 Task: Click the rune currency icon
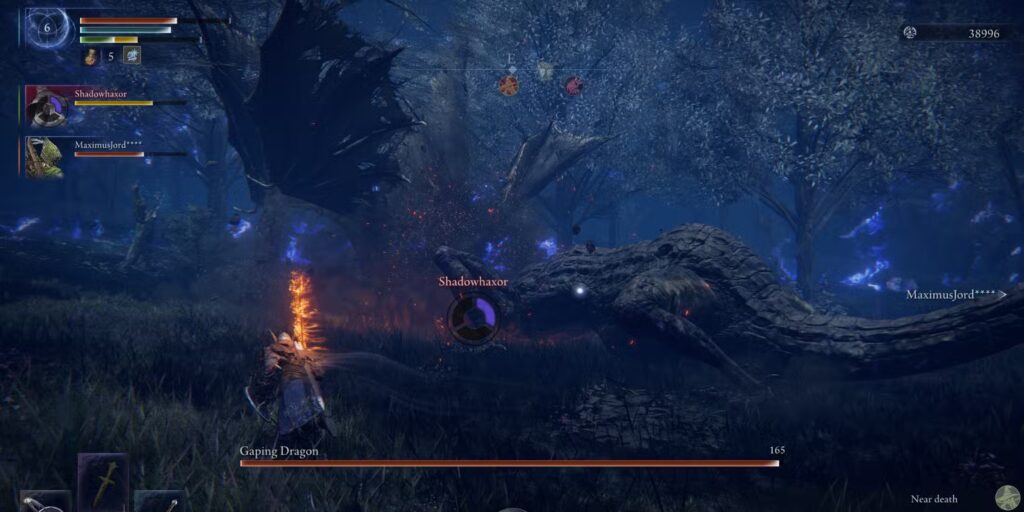tap(910, 33)
